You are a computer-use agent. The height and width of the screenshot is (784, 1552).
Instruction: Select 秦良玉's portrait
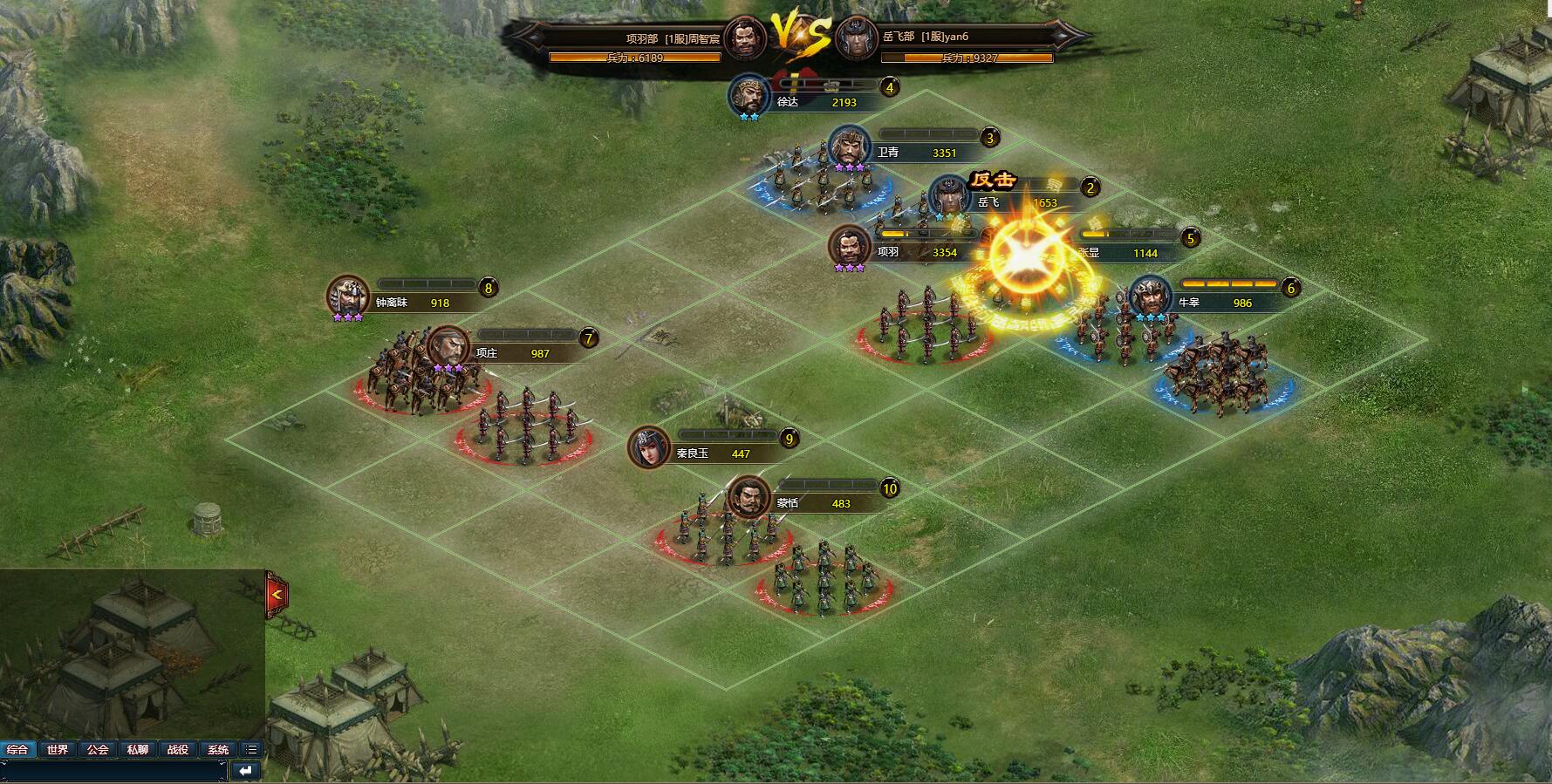648,447
